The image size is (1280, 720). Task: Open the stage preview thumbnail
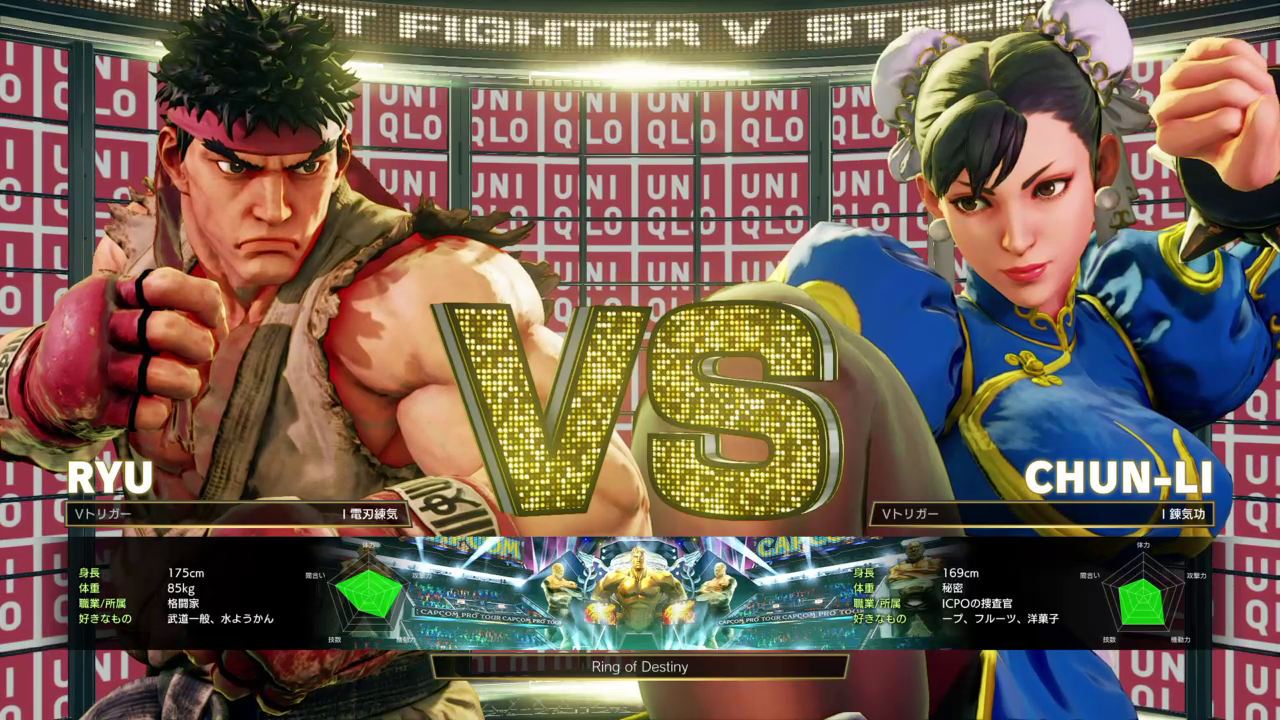click(640, 595)
